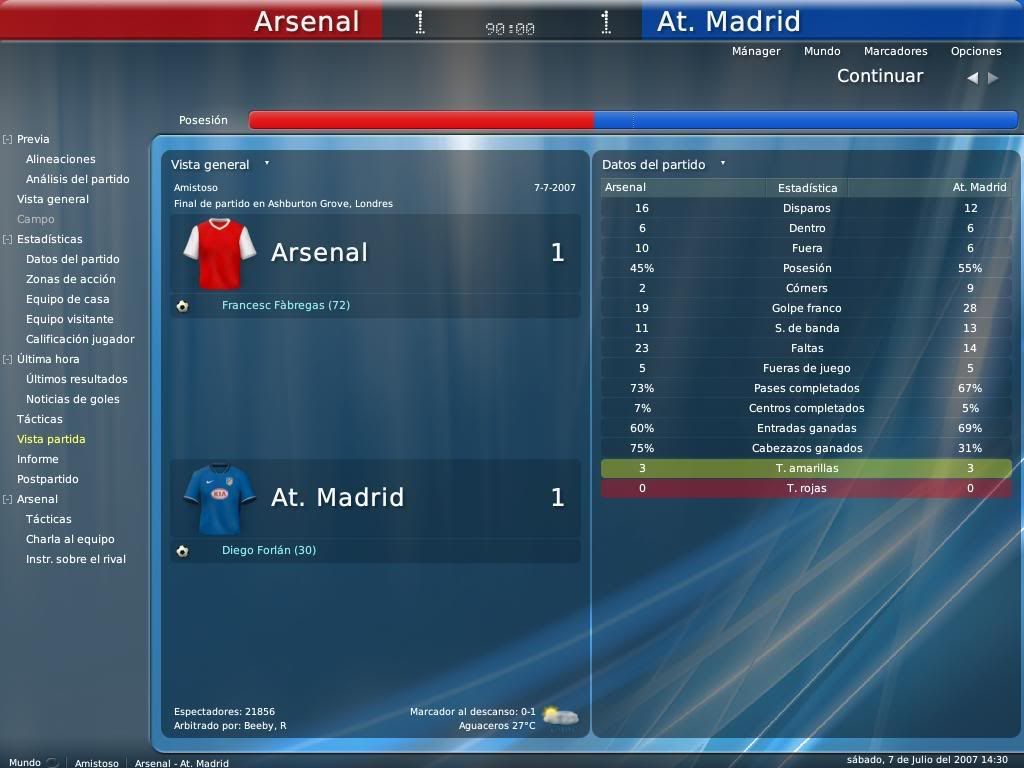The height and width of the screenshot is (768, 1024).
Task: Open Charla al equipo
Action: (70, 539)
